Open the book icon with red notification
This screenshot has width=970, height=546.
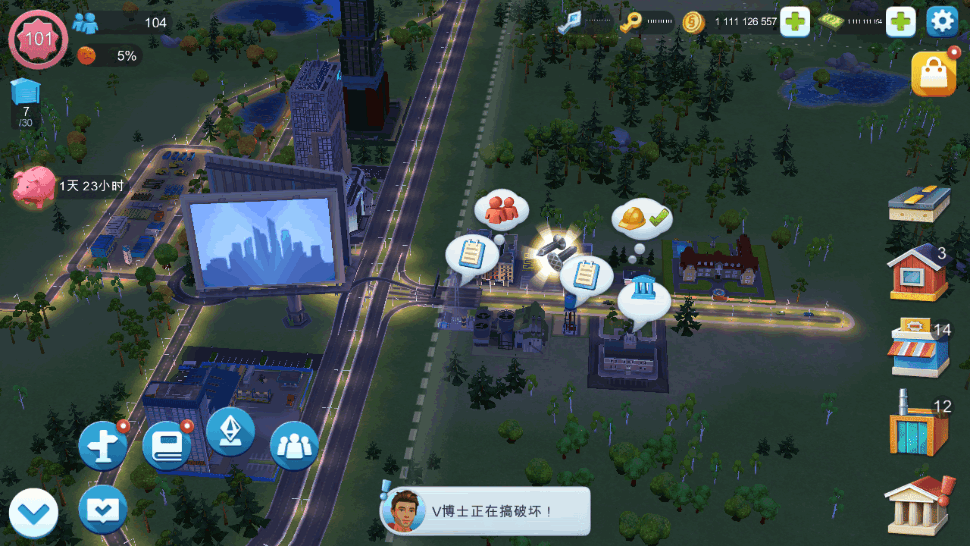166,446
